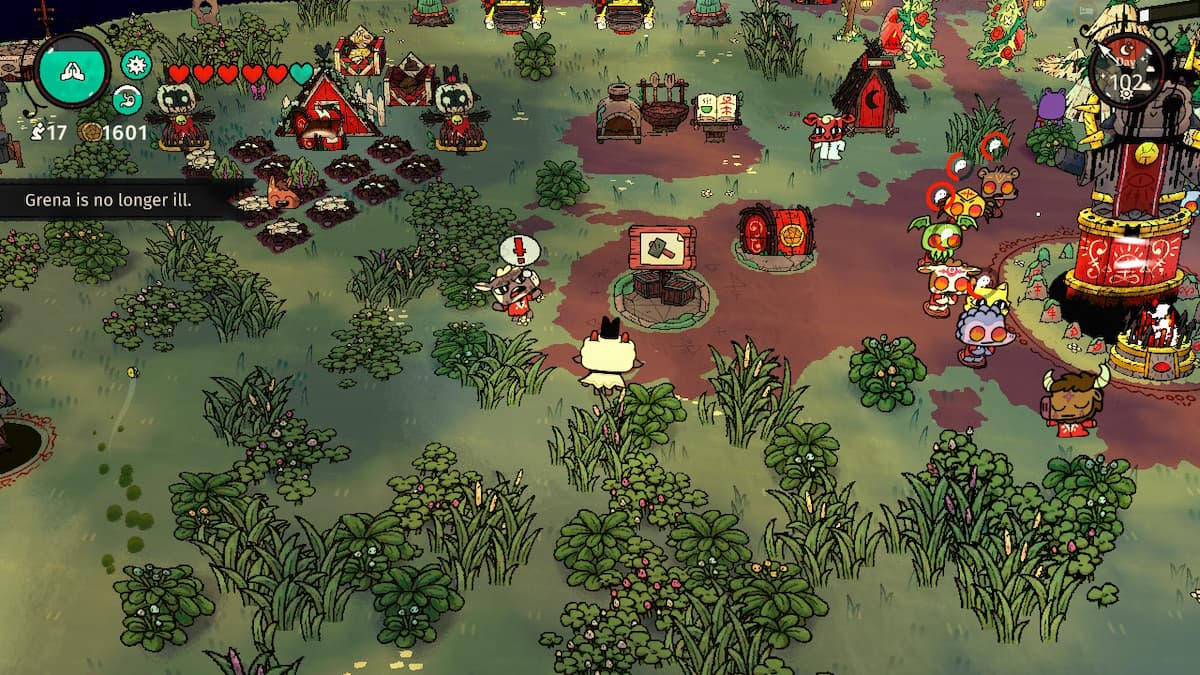Screen dimensions: 1200x675
Task: Dismiss the "Grena is no longer ill" notification
Action: [109, 200]
